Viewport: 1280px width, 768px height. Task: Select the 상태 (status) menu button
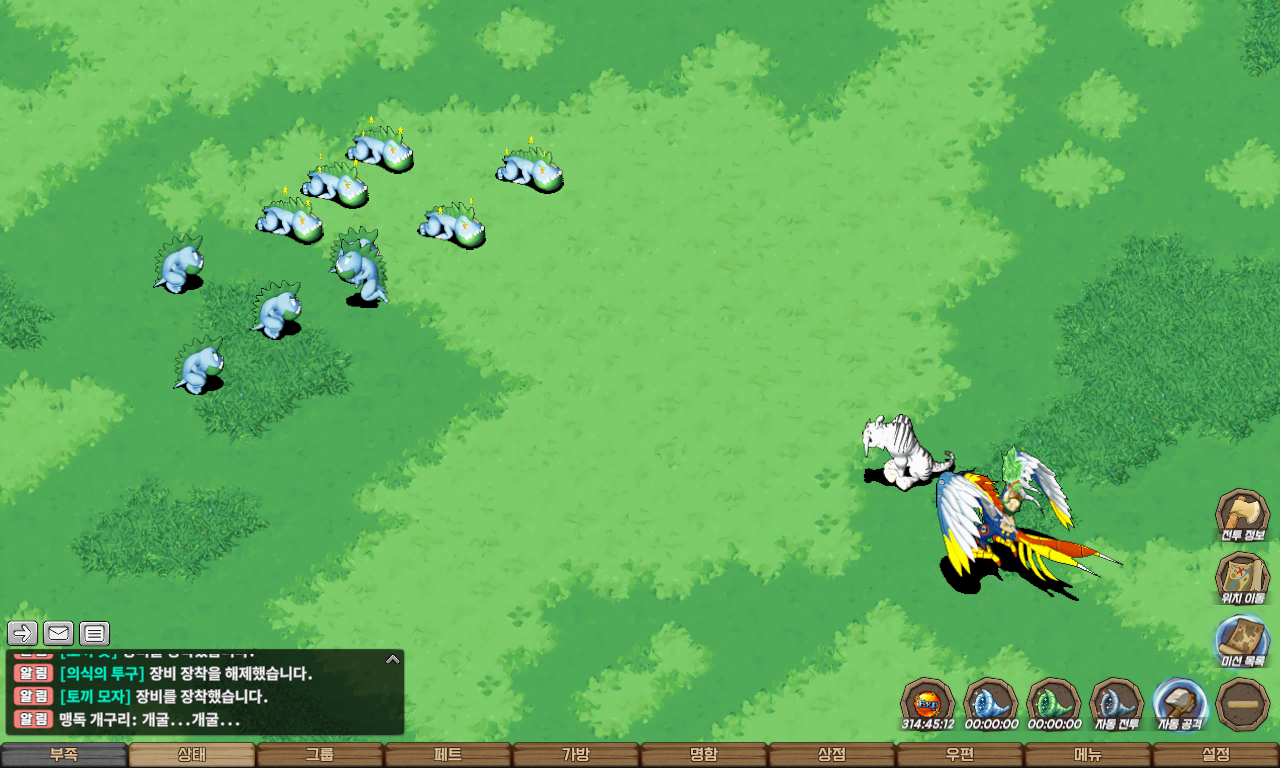[192, 755]
